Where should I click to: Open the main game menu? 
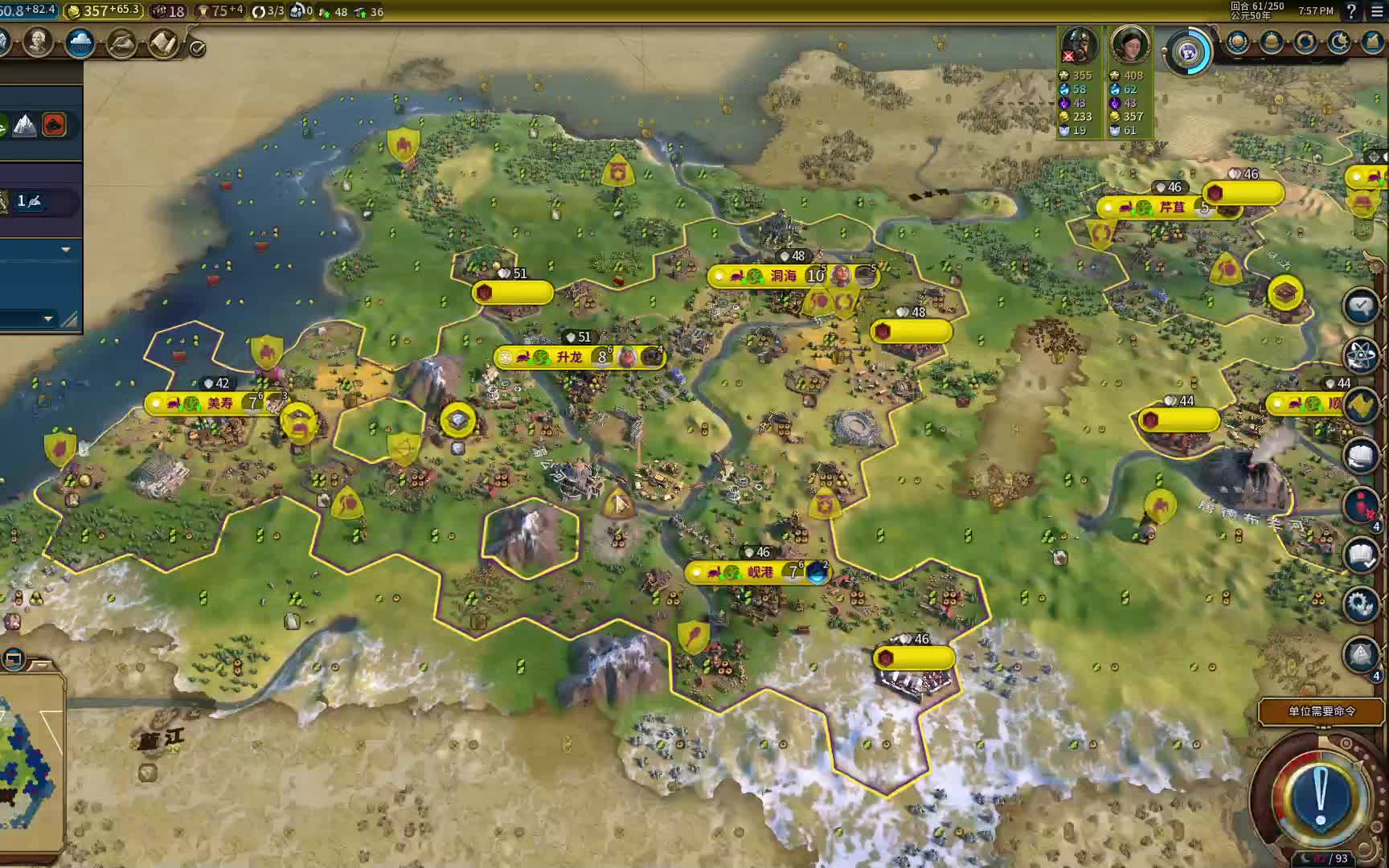[1377, 11]
